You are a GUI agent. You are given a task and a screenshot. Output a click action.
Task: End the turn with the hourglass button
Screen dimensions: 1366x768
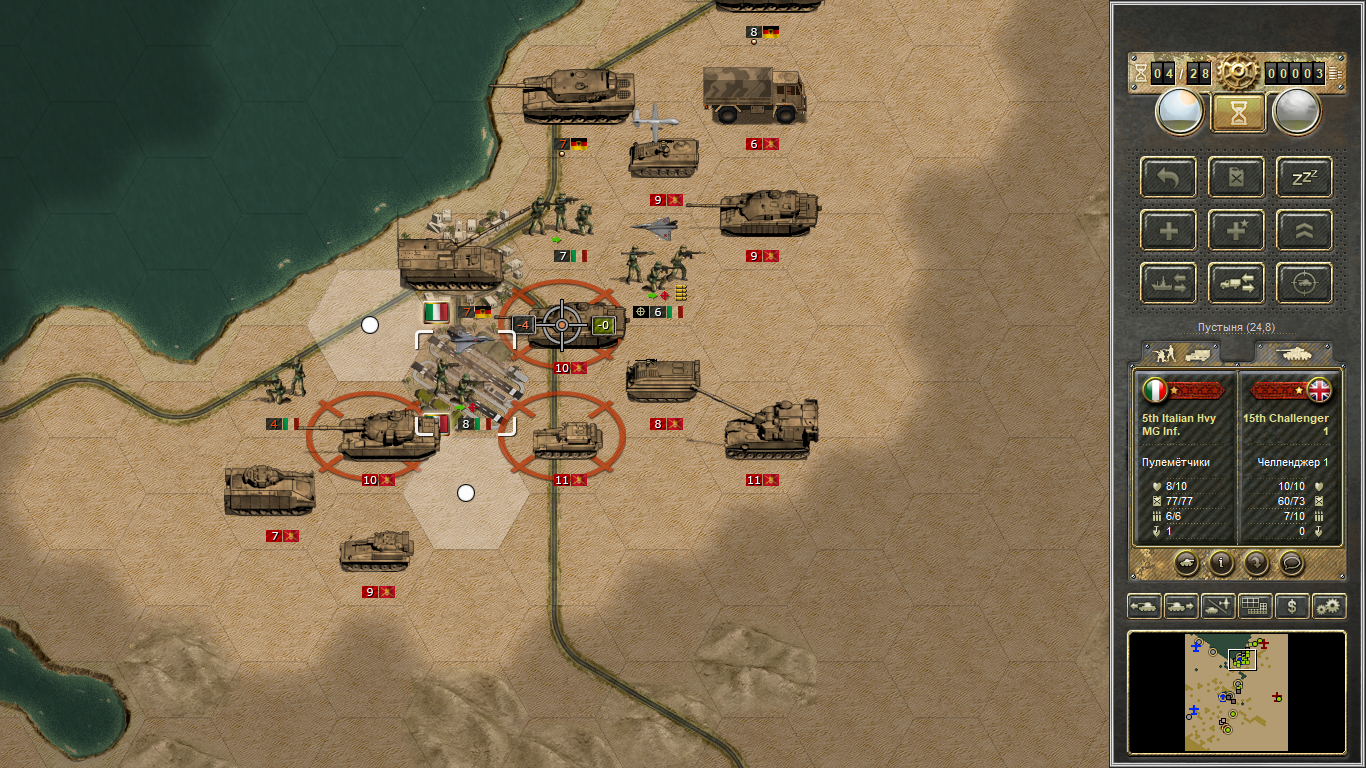(x=1238, y=112)
